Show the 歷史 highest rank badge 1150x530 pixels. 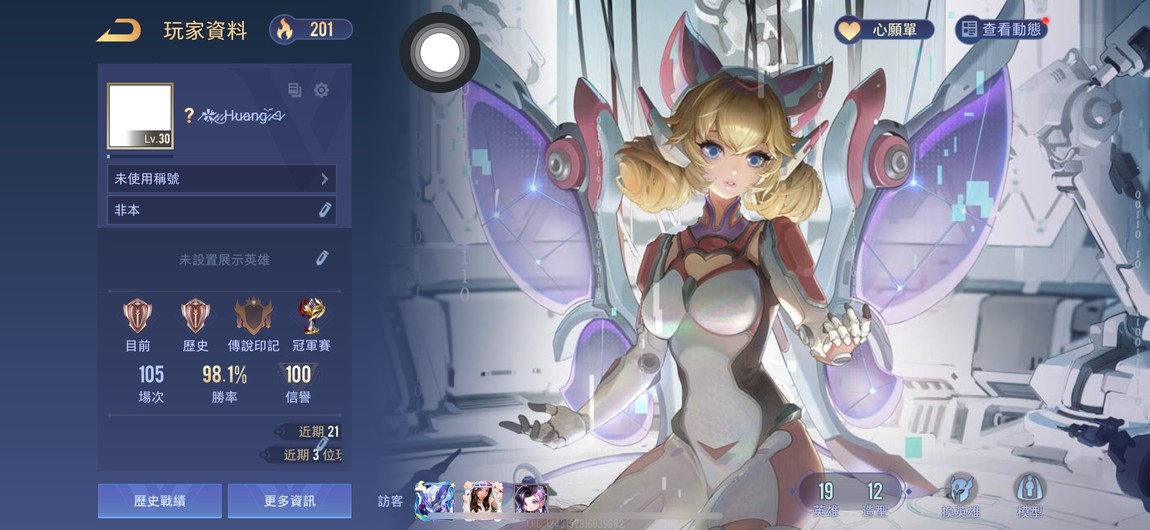coord(195,317)
